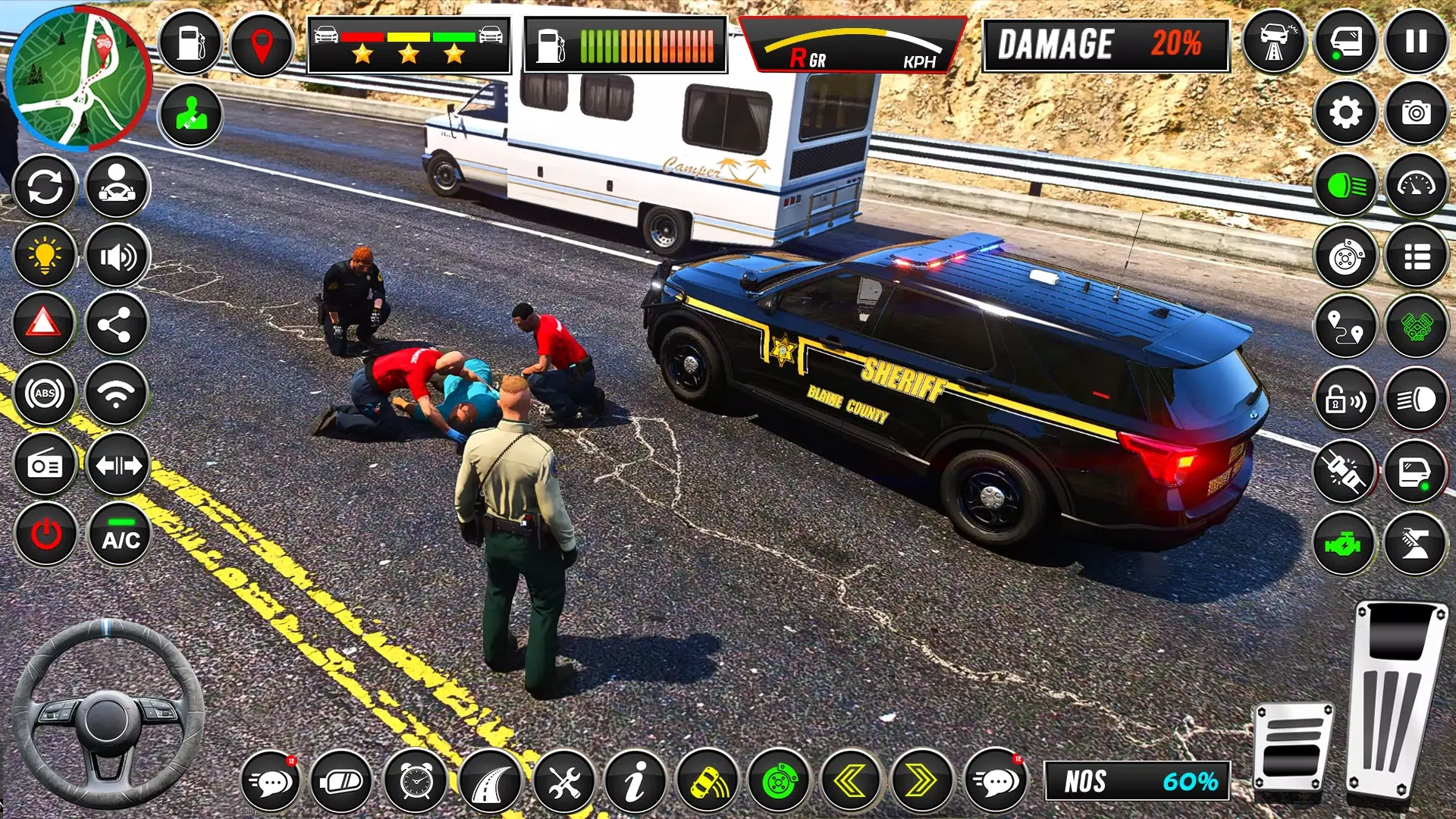Activate the red power button
The image size is (1456, 819).
click(45, 535)
